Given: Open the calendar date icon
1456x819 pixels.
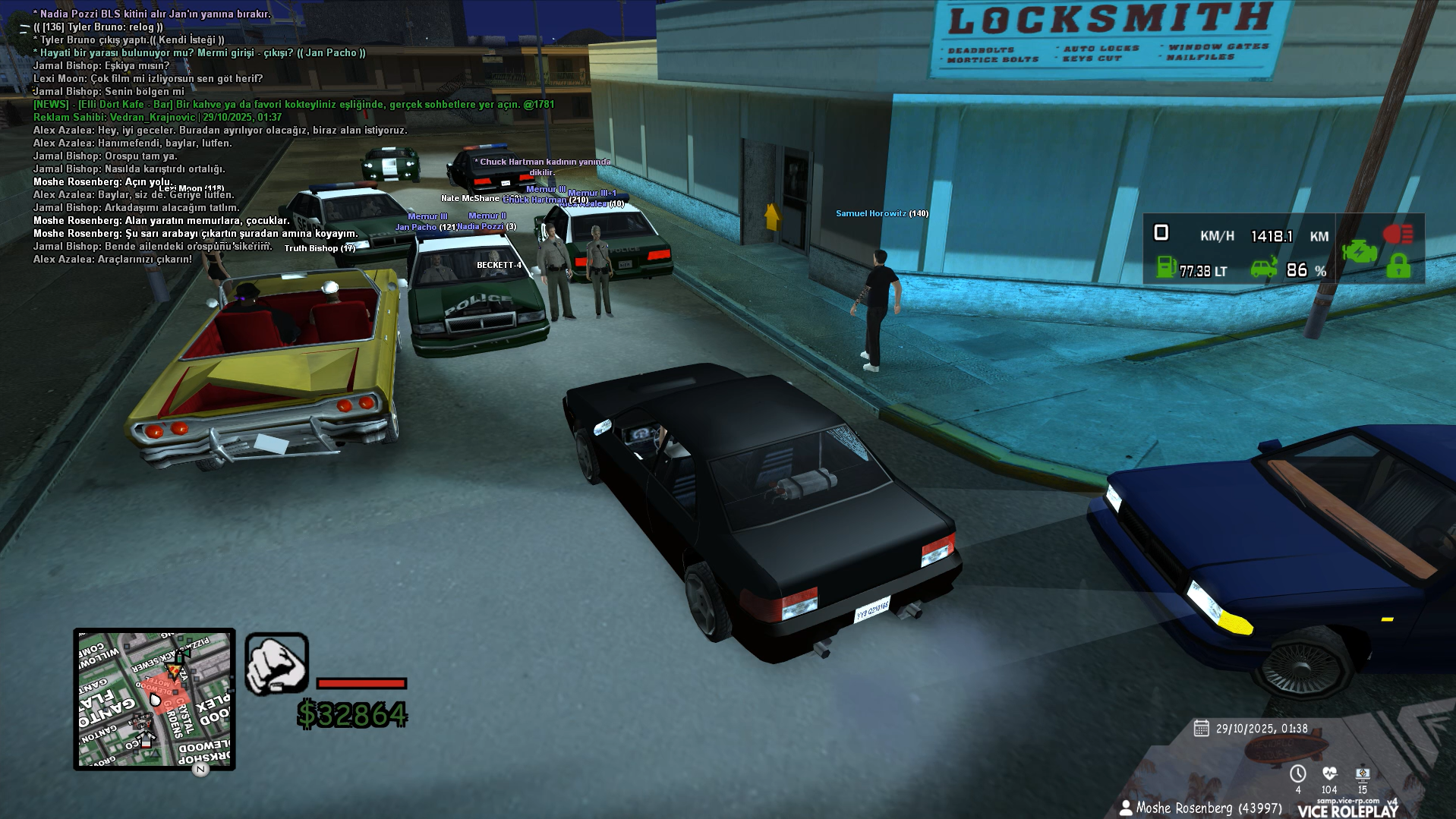Looking at the screenshot, I should [x=1201, y=729].
